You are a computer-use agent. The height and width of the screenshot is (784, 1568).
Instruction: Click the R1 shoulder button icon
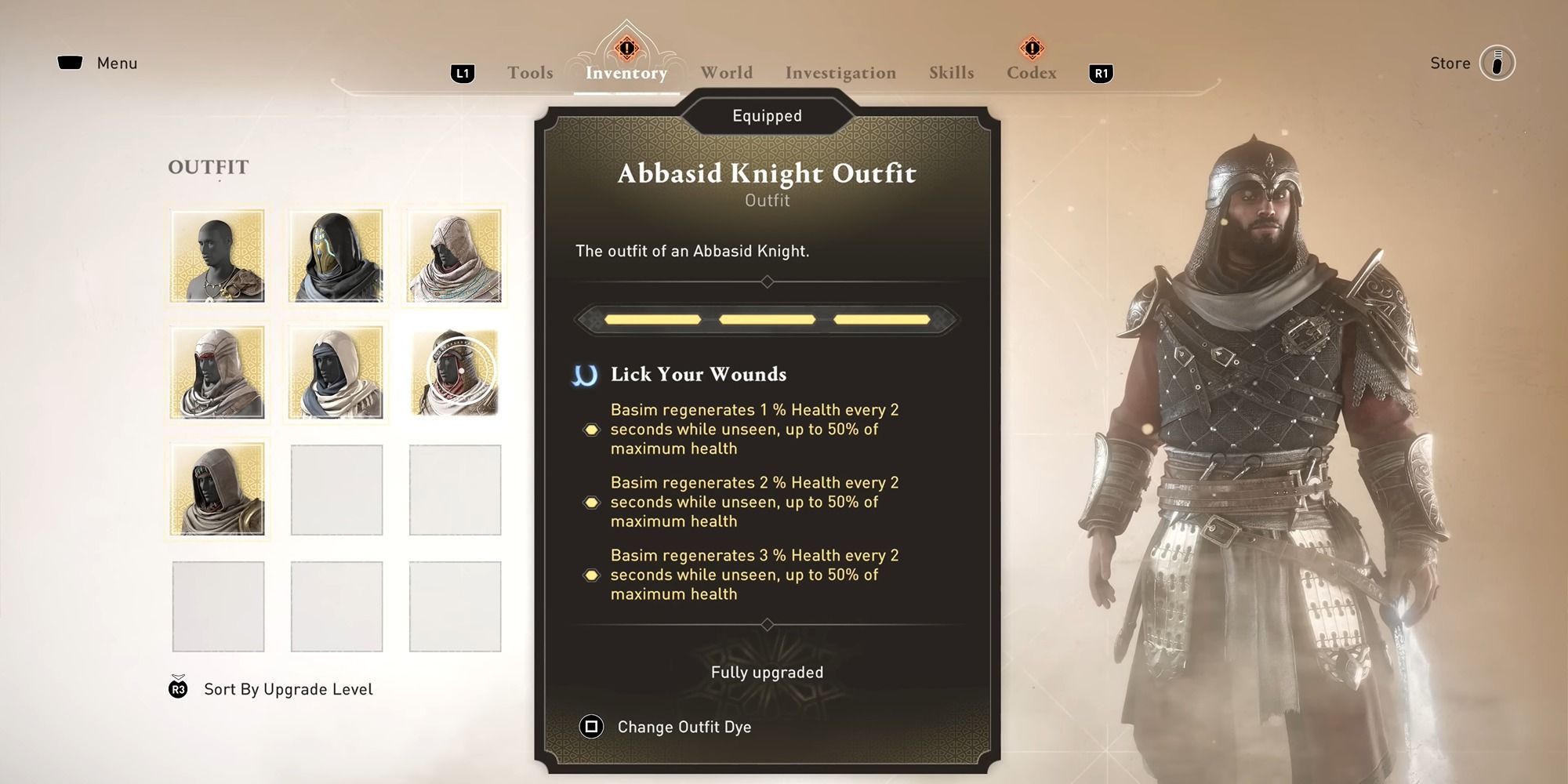(x=1102, y=71)
